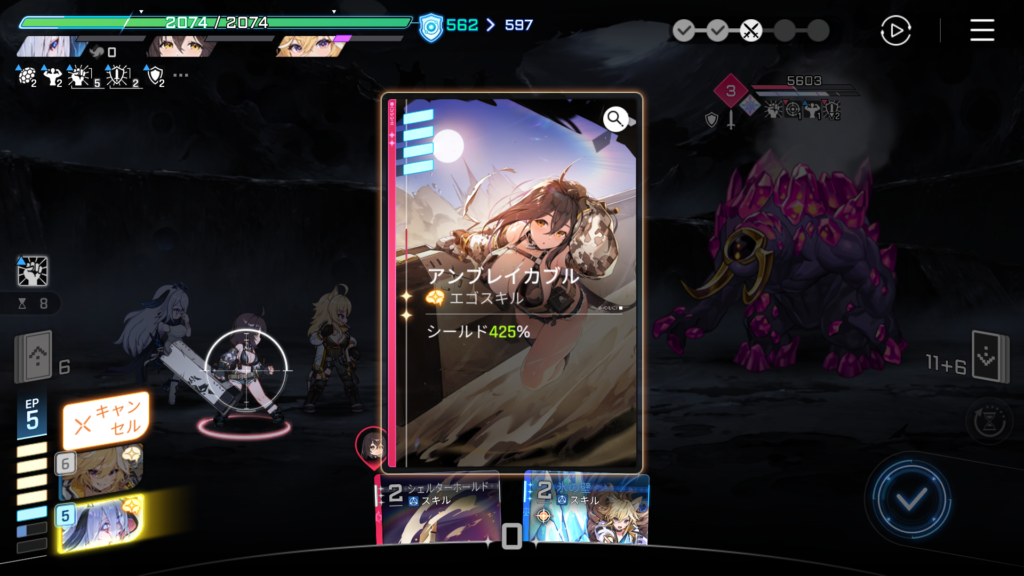This screenshot has height=576, width=1024.
Task: Click the enemy's red diamond turn counter
Action: point(731,94)
